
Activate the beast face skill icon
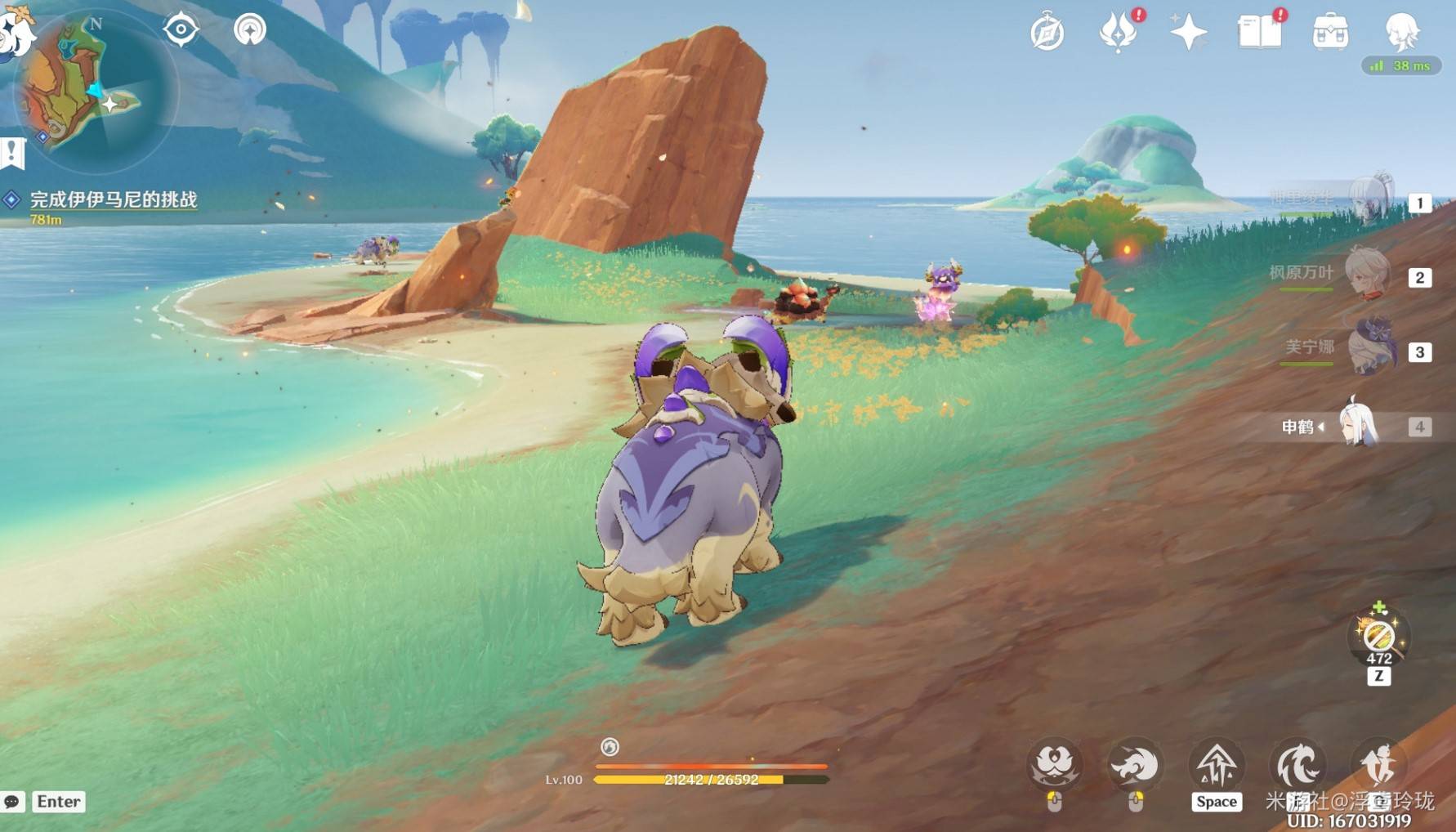pos(1055,765)
